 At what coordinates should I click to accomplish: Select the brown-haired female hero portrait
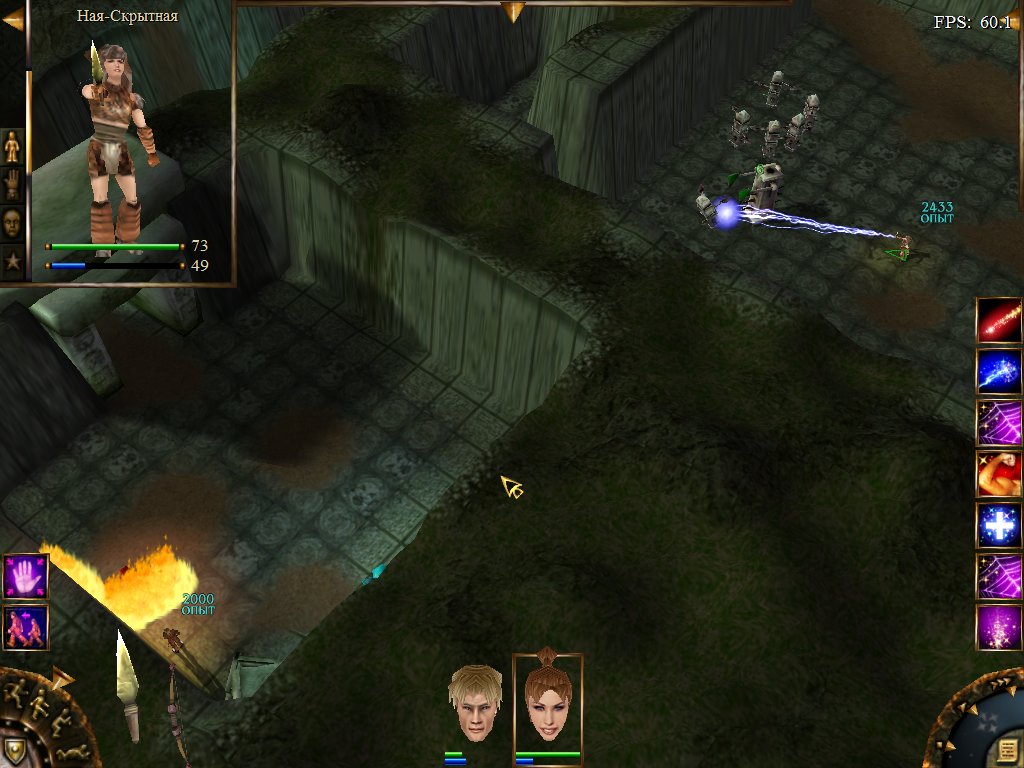[547, 703]
